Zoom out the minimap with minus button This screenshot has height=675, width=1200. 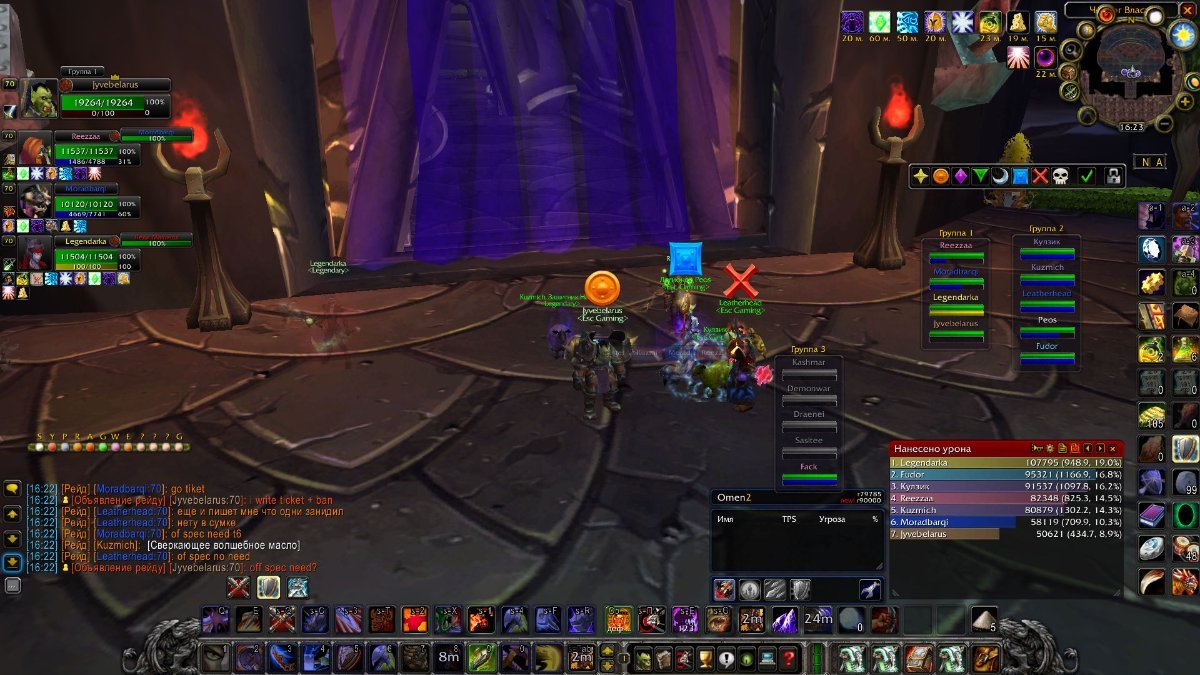click(x=1164, y=124)
